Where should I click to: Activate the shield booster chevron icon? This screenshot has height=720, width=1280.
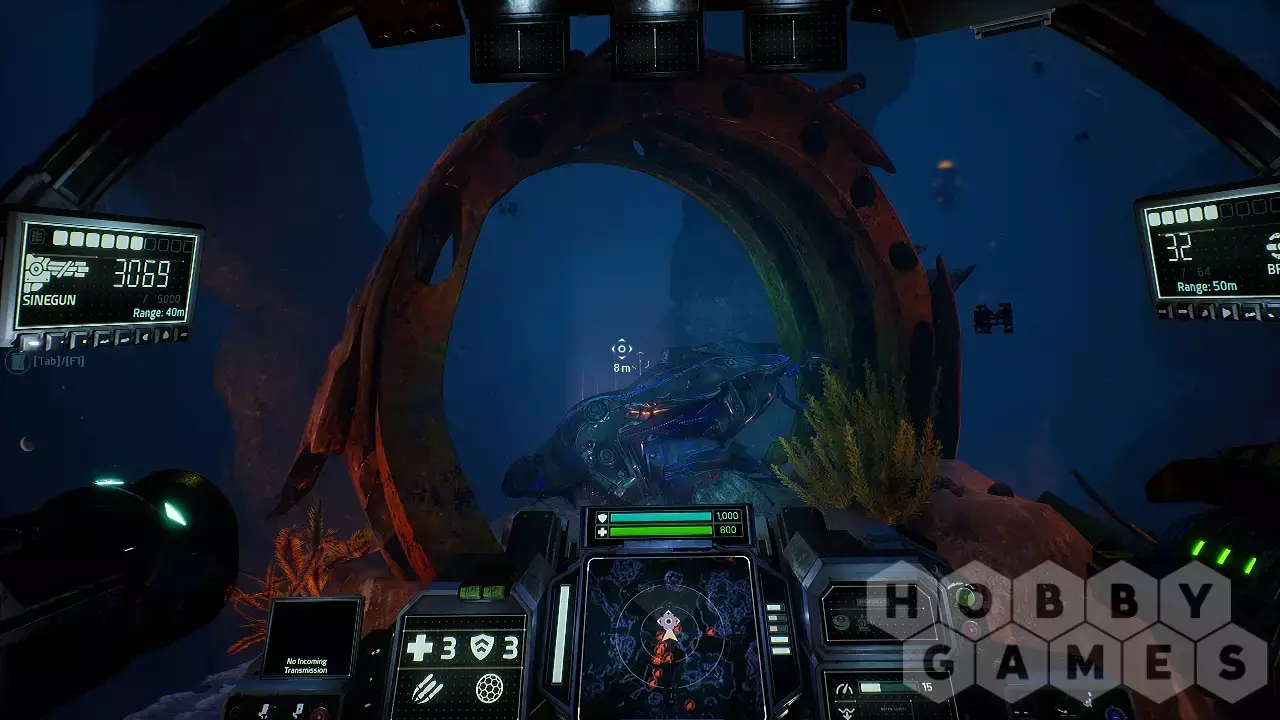point(482,648)
